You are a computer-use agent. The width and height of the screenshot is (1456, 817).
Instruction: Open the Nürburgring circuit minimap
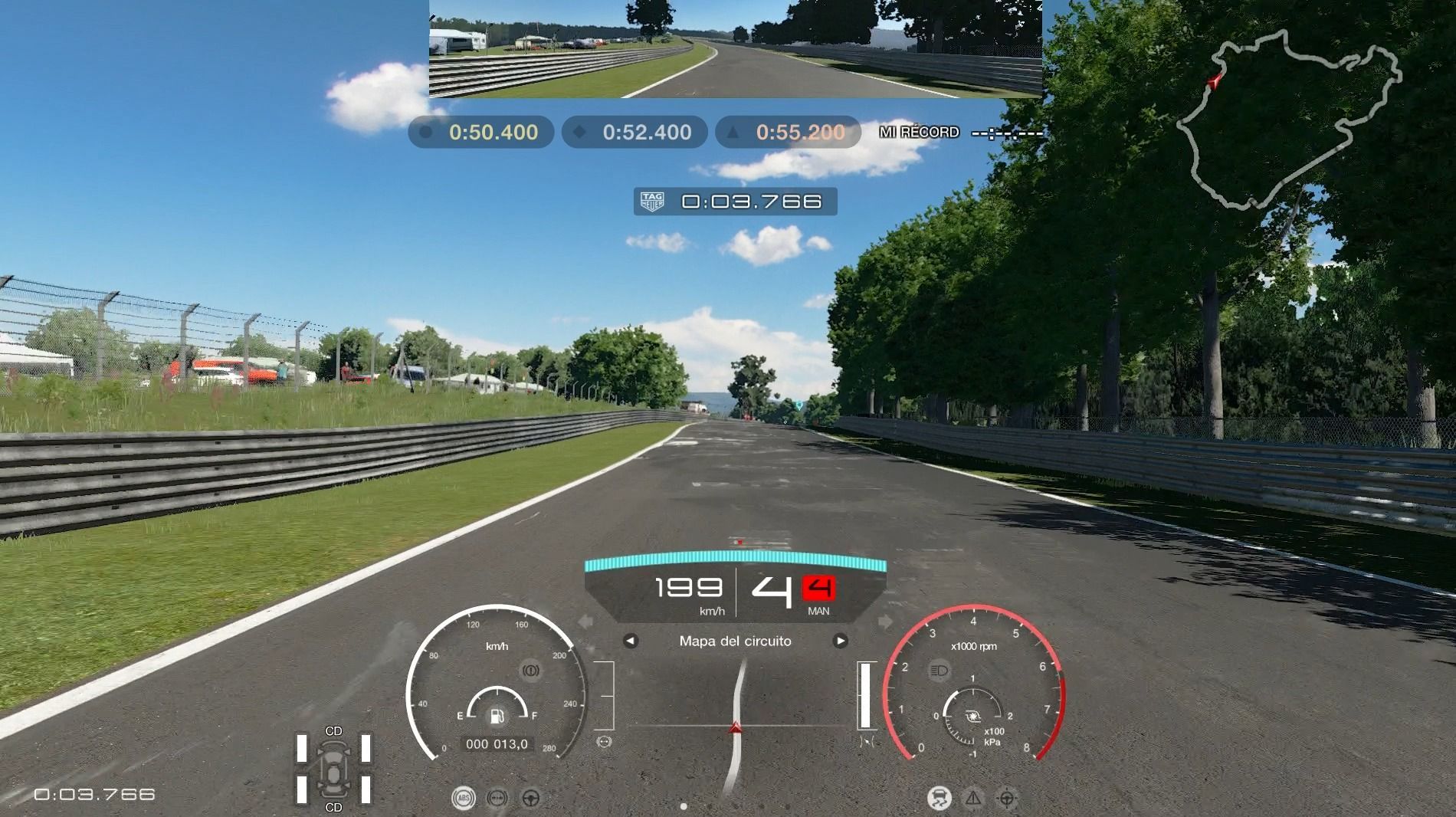tap(1289, 123)
